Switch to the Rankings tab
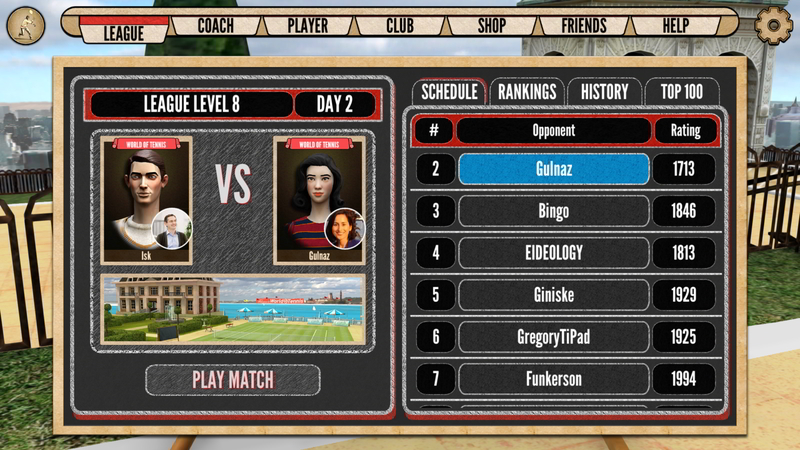This screenshot has width=800, height=450. coord(527,92)
